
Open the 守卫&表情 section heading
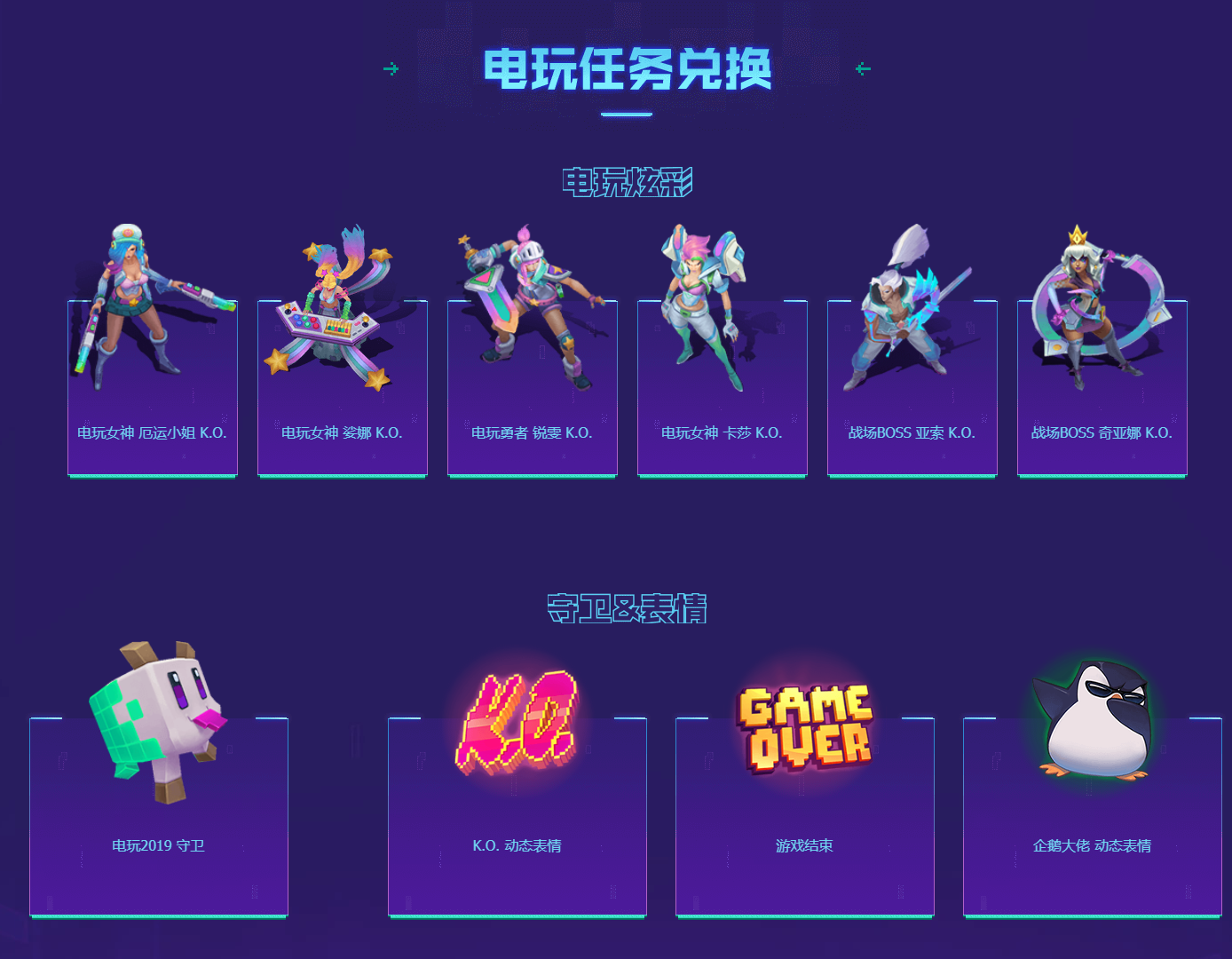point(628,609)
